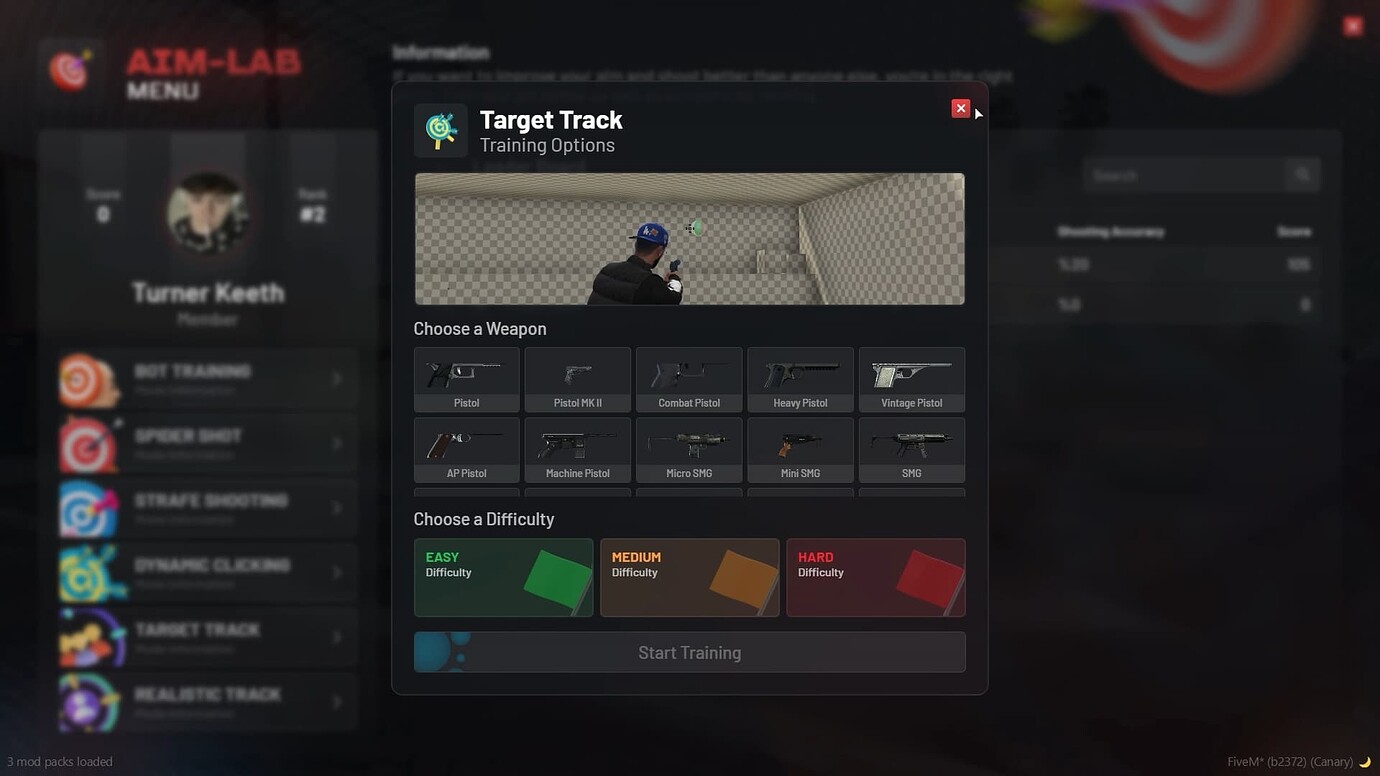The image size is (1380, 776).
Task: Select Easy difficulty
Action: (x=503, y=577)
